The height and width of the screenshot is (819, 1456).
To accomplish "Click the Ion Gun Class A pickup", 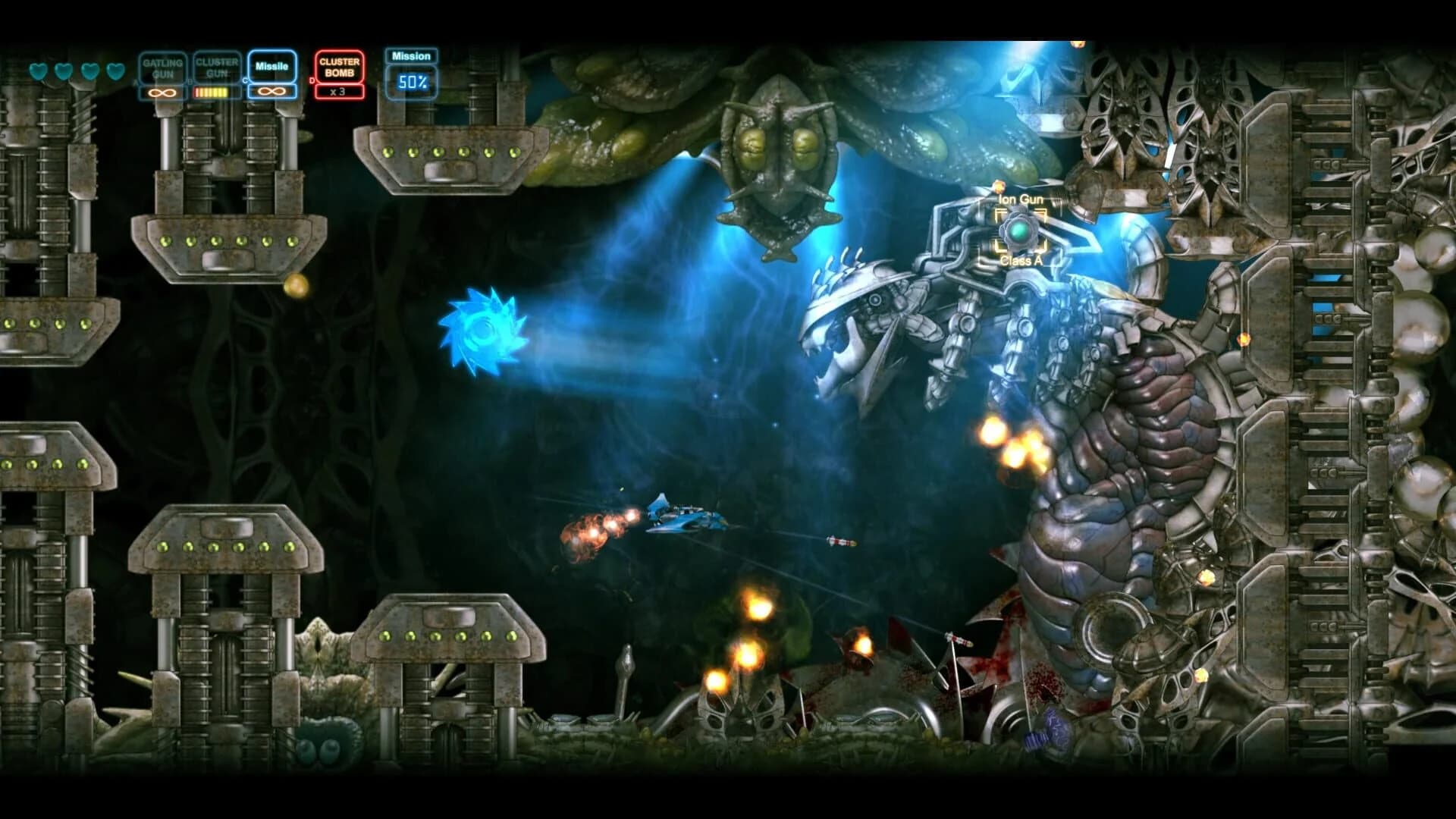I will (x=1021, y=231).
